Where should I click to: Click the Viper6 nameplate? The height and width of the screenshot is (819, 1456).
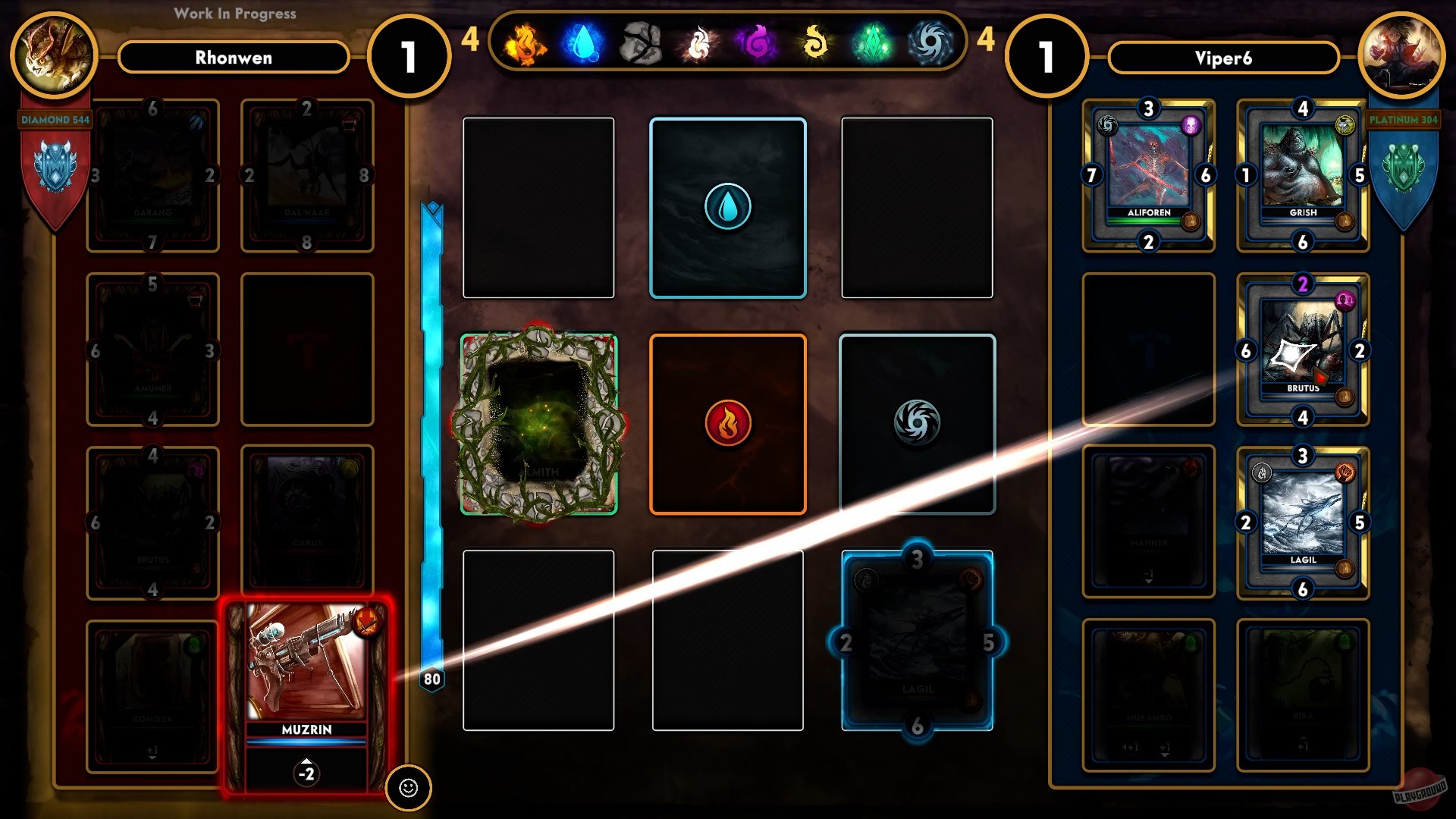pyautogui.click(x=1223, y=58)
